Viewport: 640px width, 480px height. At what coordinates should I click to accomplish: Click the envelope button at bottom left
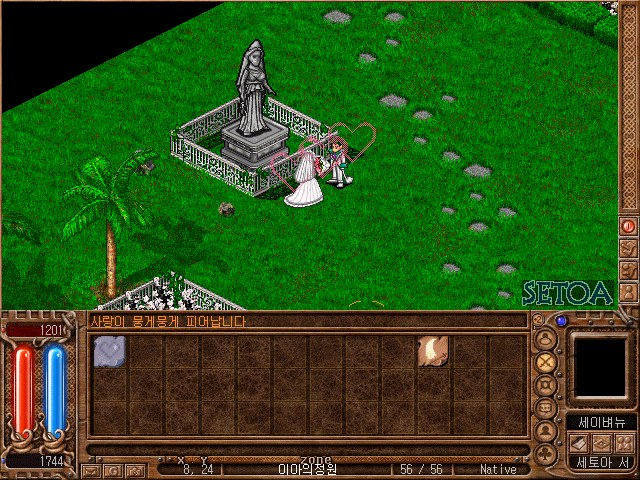click(91, 470)
